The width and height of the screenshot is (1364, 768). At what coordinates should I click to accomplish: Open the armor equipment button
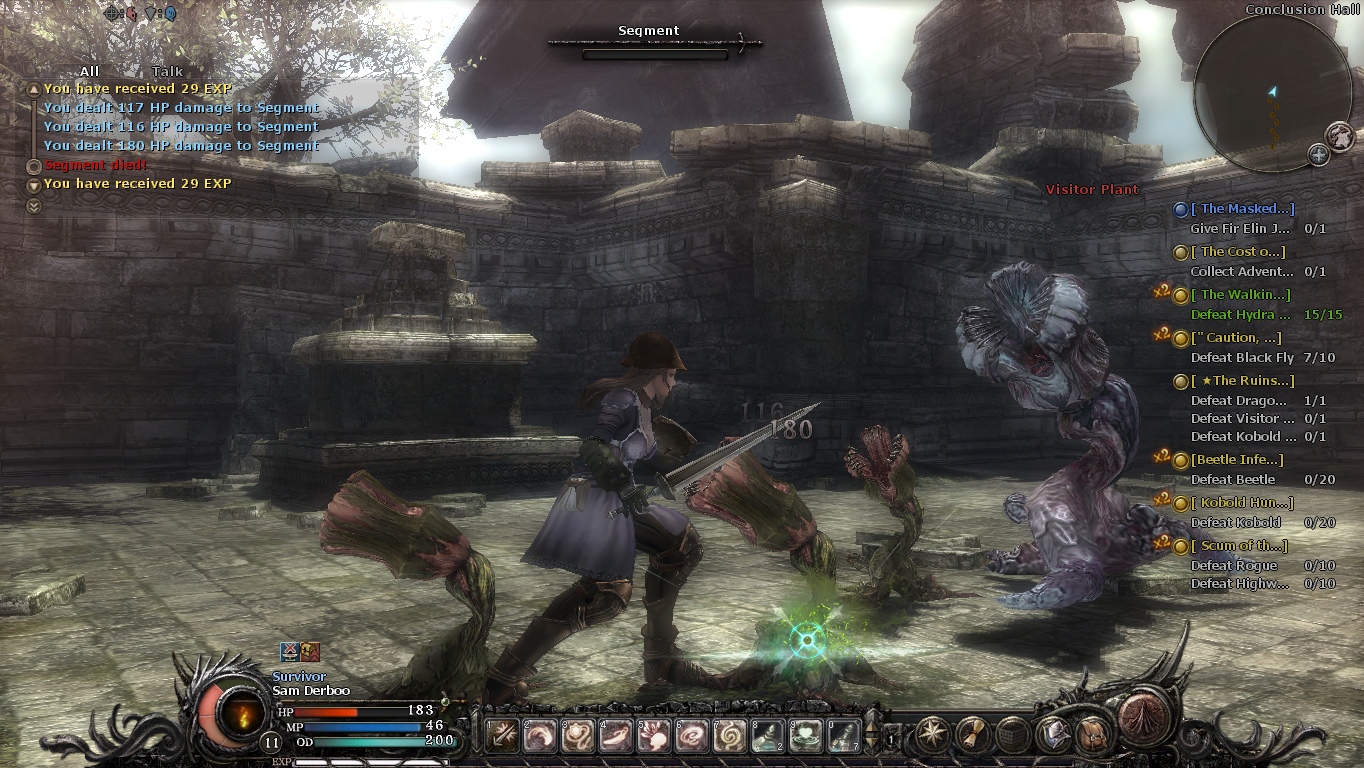click(x=1053, y=735)
